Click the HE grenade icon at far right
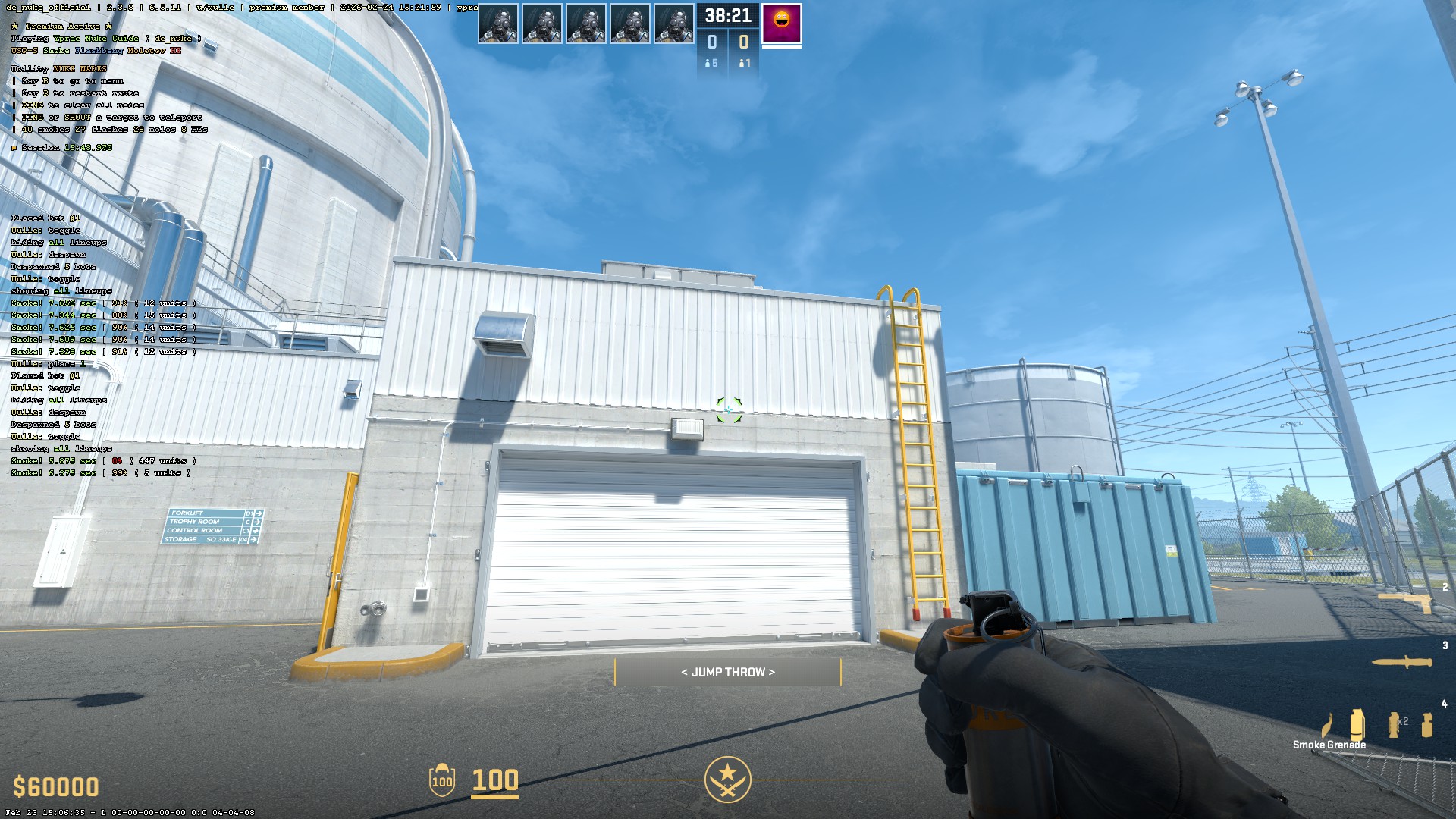 (1428, 725)
